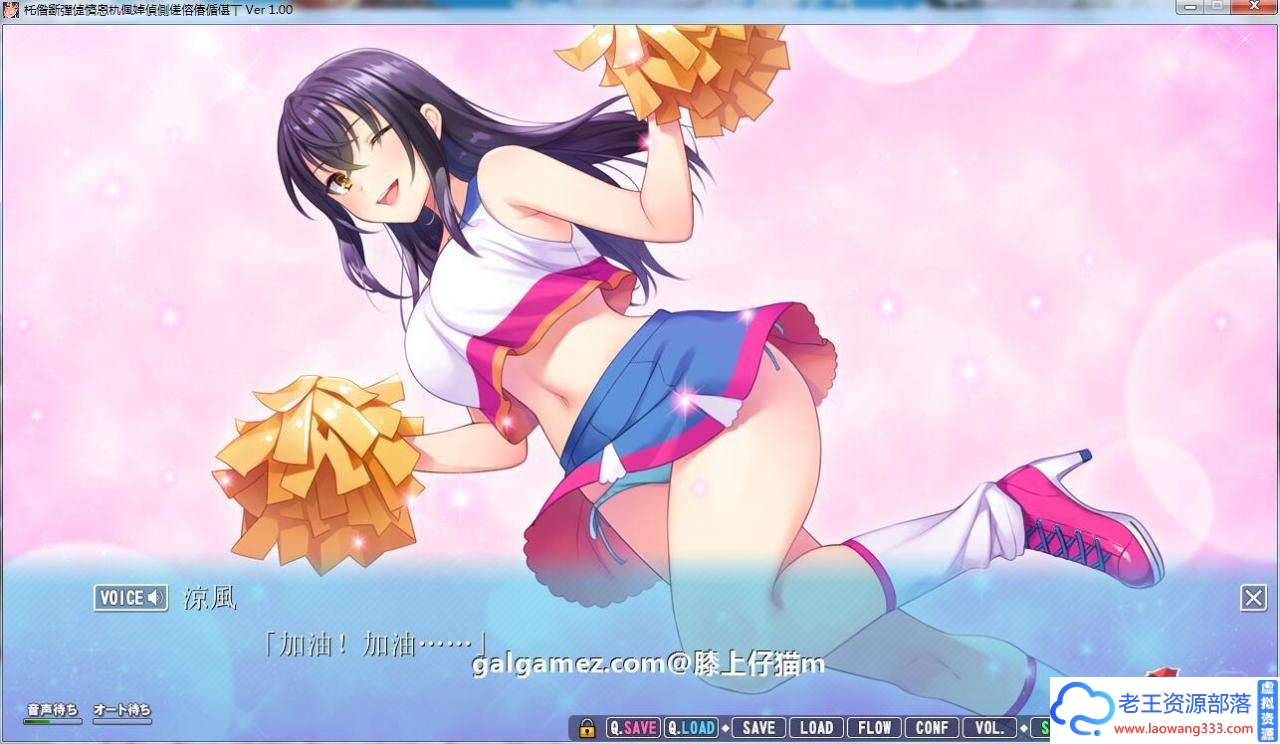Screen dimensions: 1280x744
Task: Click the lock icon on the bottom toolbar
Action: coord(585,727)
